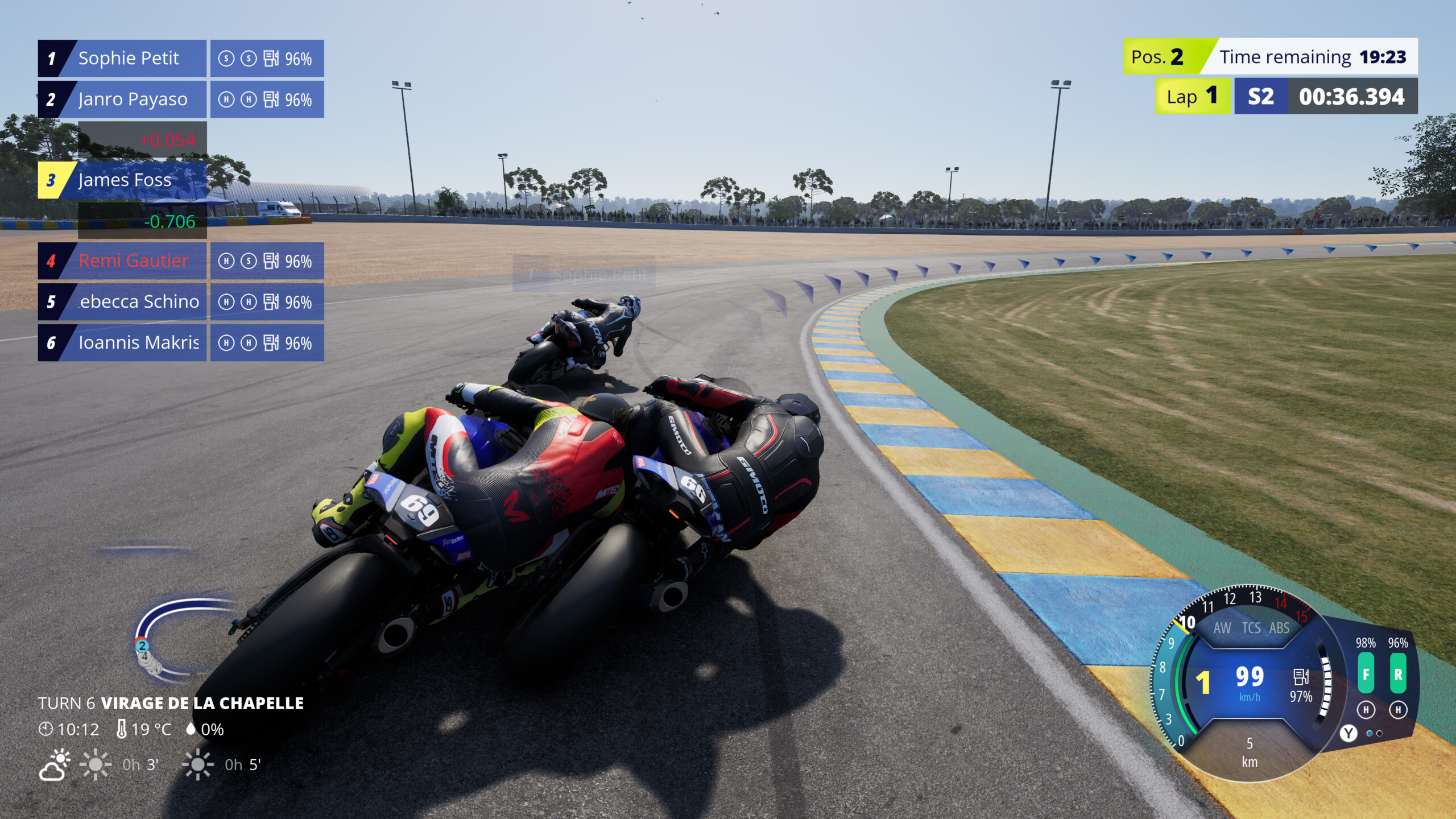Select Janro Payaso's leaderboard row
The height and width of the screenshot is (819, 1456).
(133, 99)
